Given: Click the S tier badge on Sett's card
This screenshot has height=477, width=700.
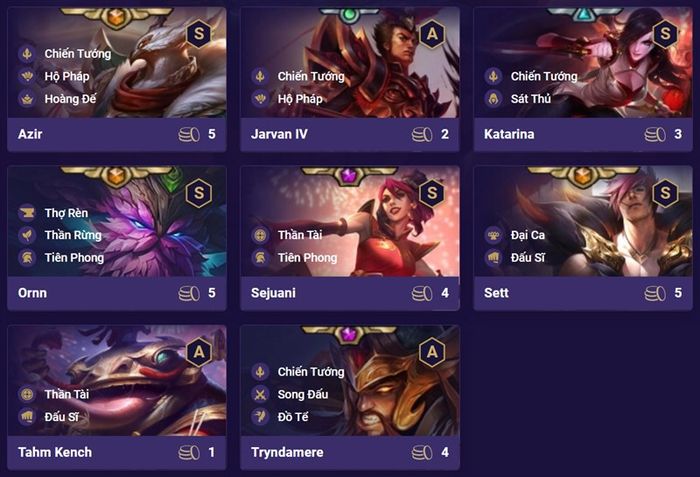Looking at the screenshot, I should coord(665,193).
